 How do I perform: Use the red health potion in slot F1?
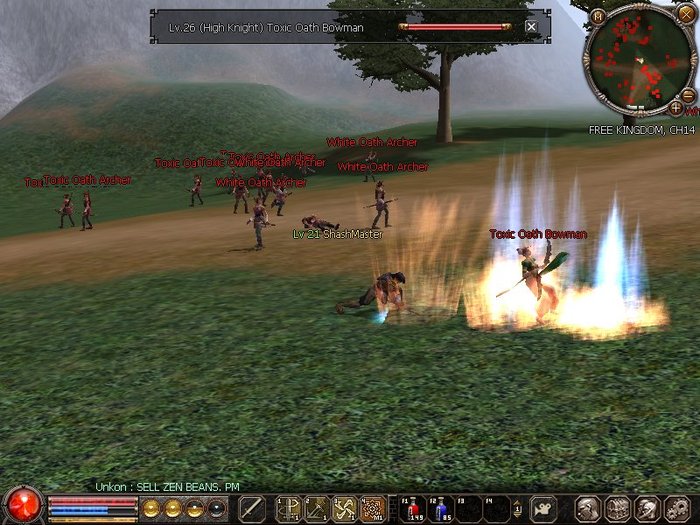(413, 508)
